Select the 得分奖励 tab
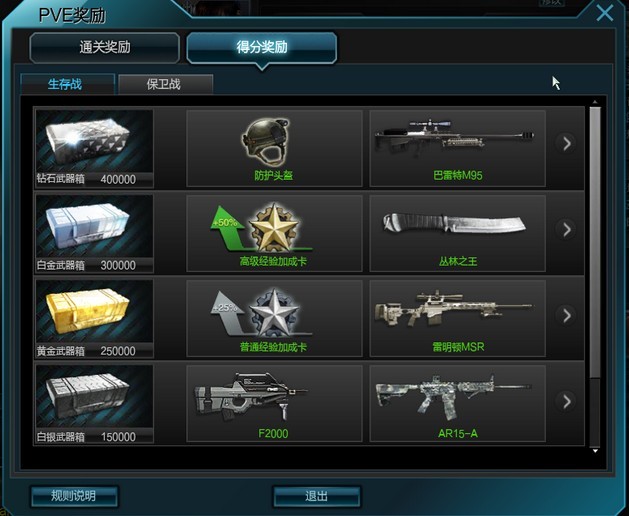Screen dimensions: 629x516 point(261,47)
